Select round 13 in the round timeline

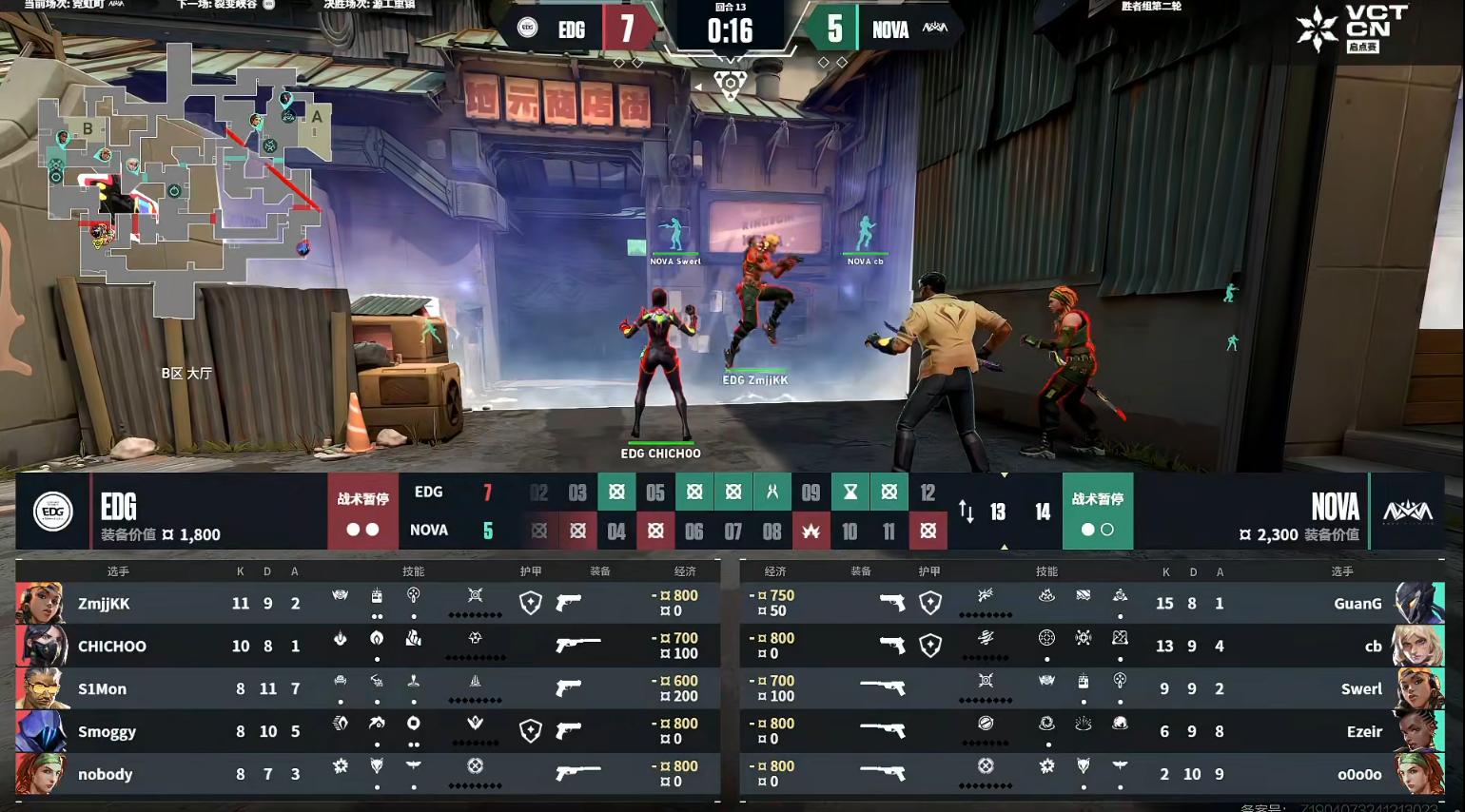coord(997,512)
